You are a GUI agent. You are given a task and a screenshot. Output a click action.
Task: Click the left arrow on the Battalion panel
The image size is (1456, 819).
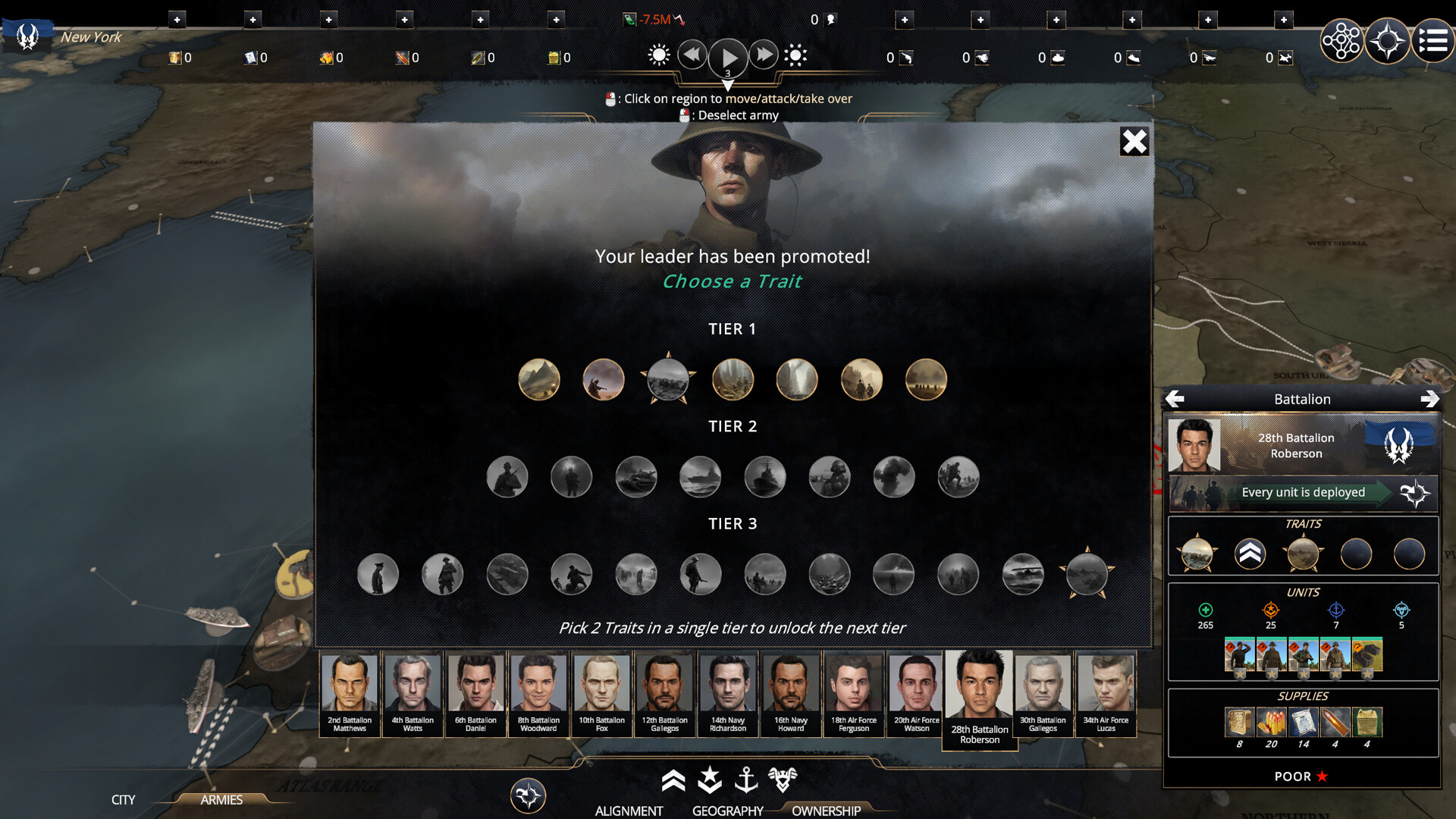(1176, 397)
